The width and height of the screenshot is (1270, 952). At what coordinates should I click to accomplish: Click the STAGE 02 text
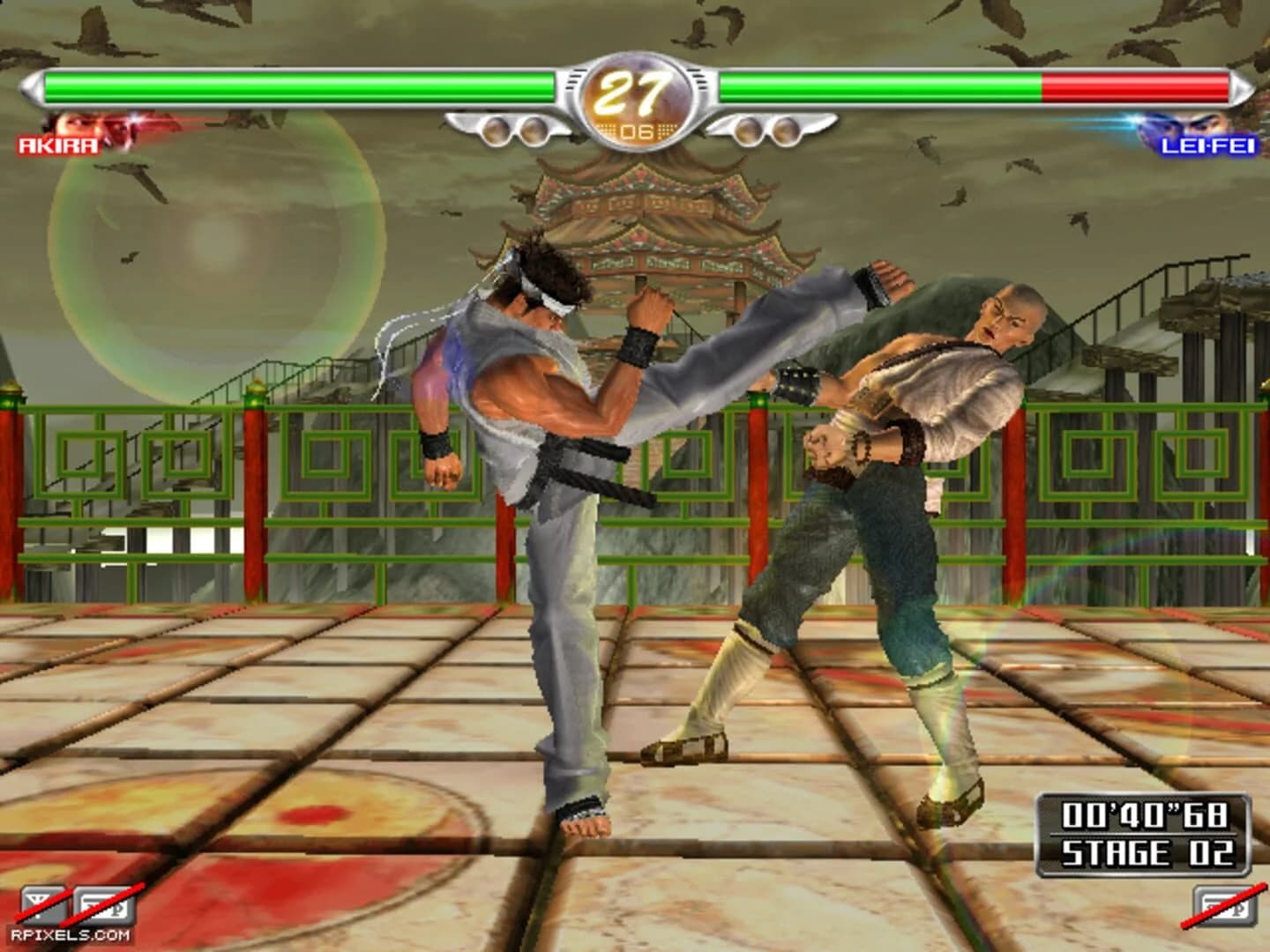coord(1147,852)
